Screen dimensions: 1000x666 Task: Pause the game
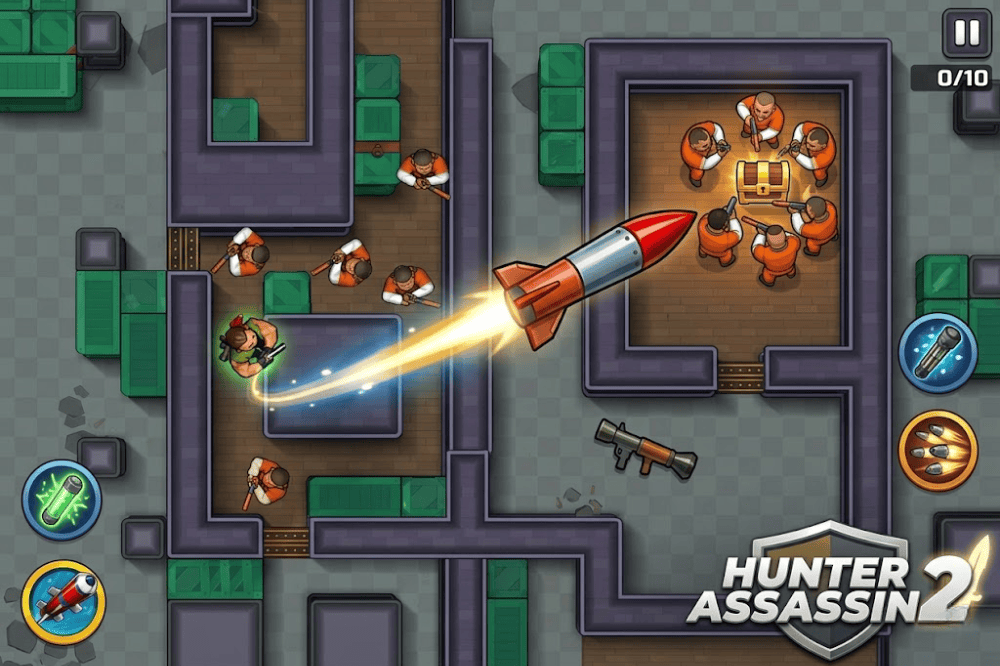(x=967, y=34)
